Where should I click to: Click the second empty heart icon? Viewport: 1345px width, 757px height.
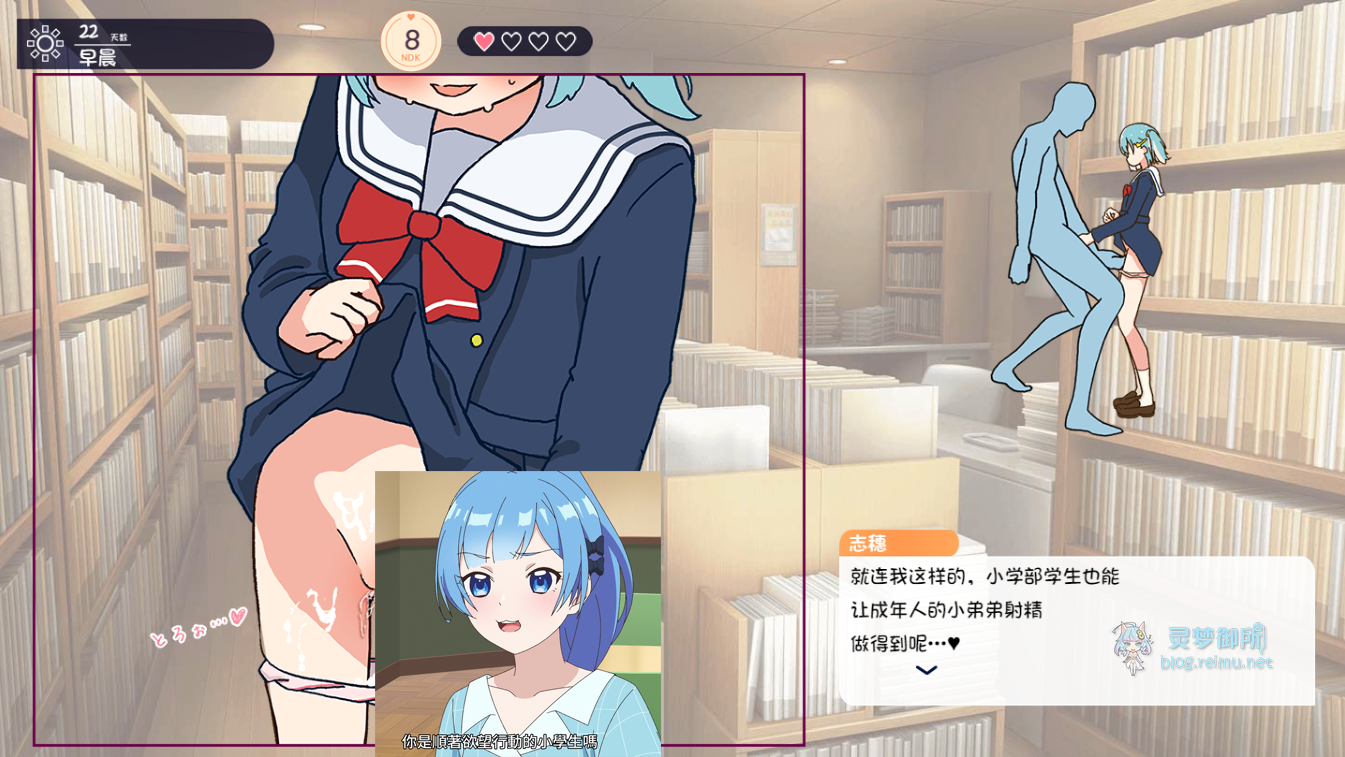(x=511, y=41)
